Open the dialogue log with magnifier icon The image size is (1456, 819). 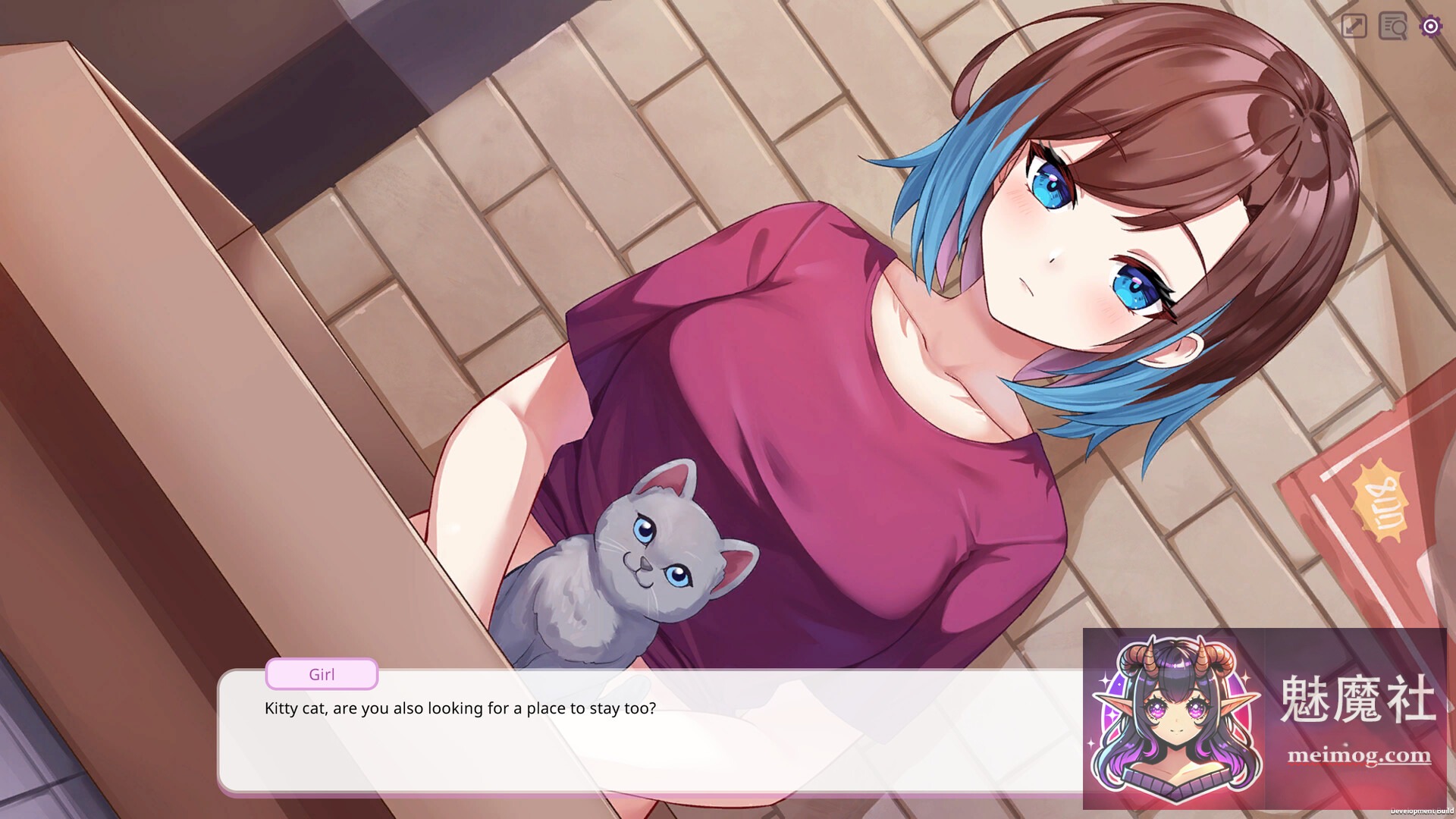[1393, 27]
